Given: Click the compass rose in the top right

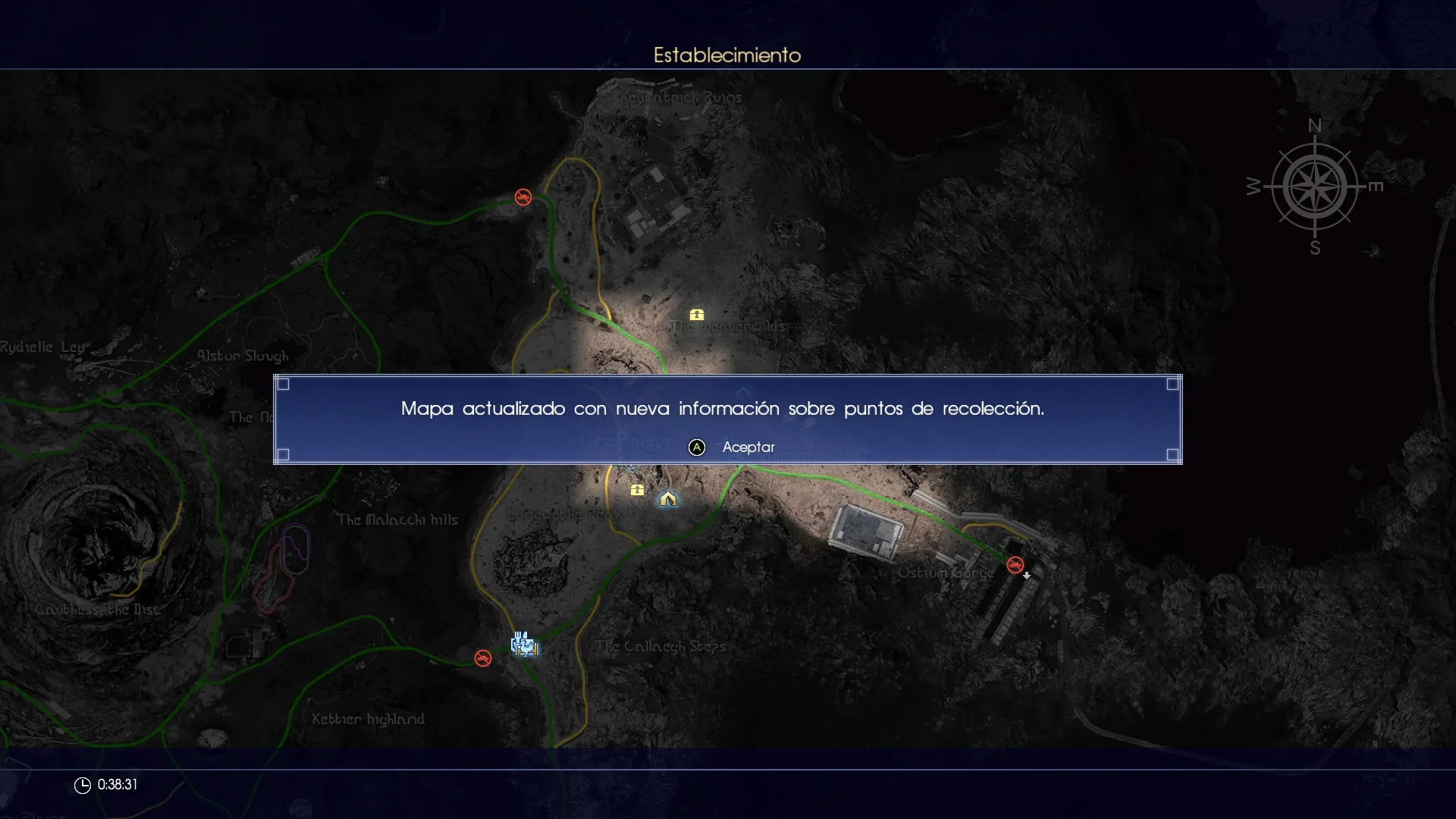Looking at the screenshot, I should (1316, 188).
